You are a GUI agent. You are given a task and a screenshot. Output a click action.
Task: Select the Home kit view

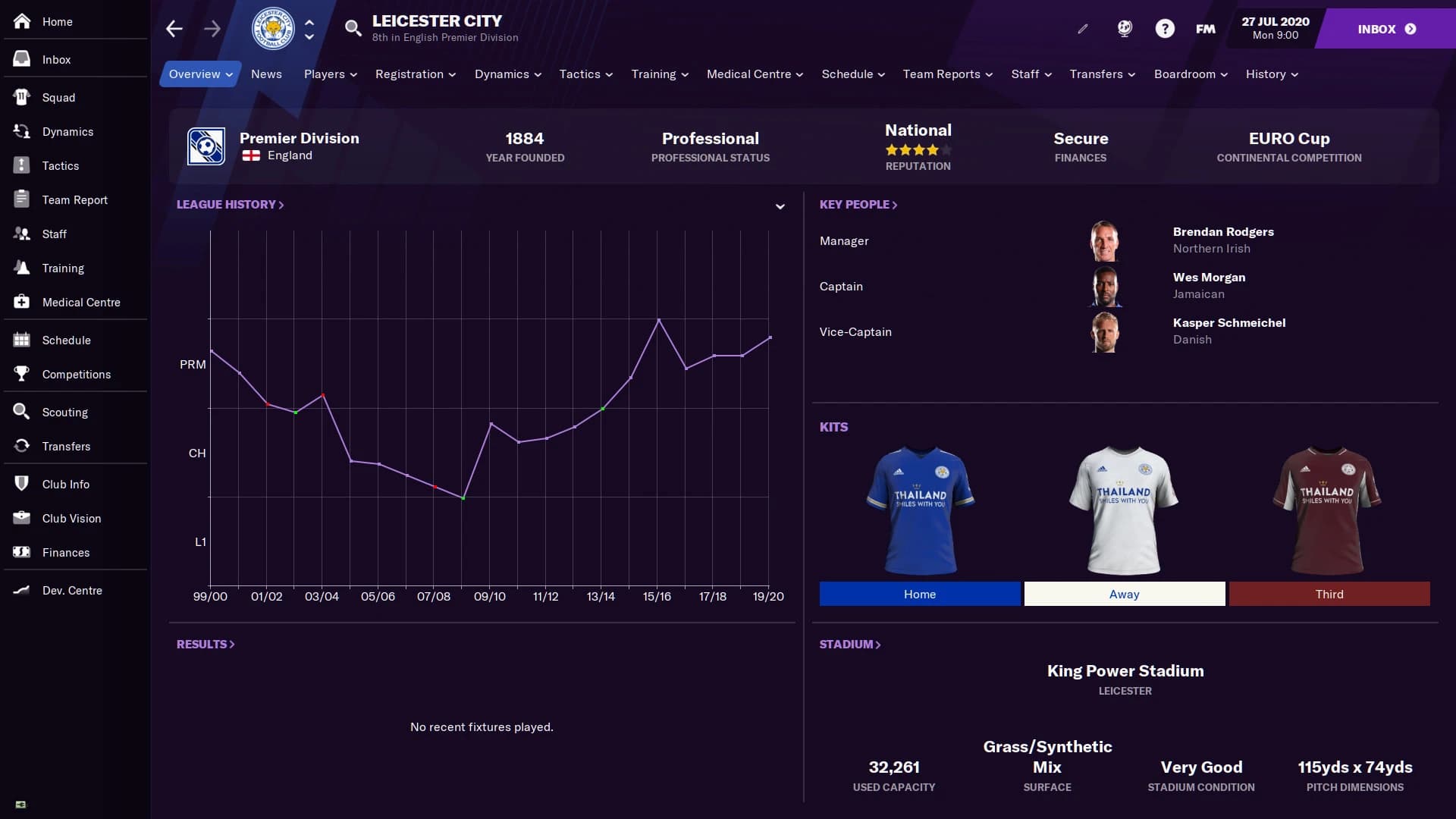click(919, 594)
